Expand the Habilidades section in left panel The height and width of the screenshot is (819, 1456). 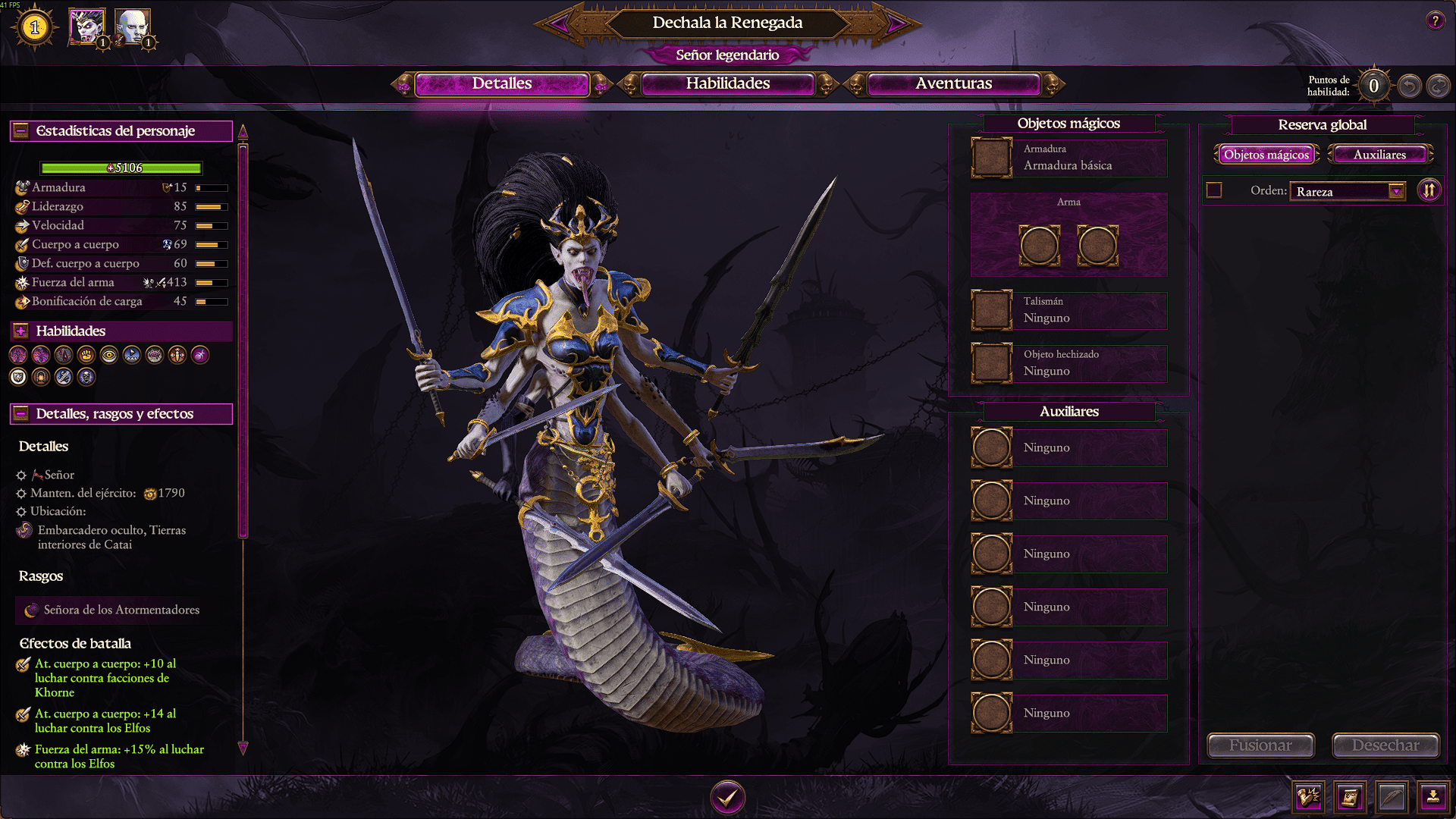21,331
